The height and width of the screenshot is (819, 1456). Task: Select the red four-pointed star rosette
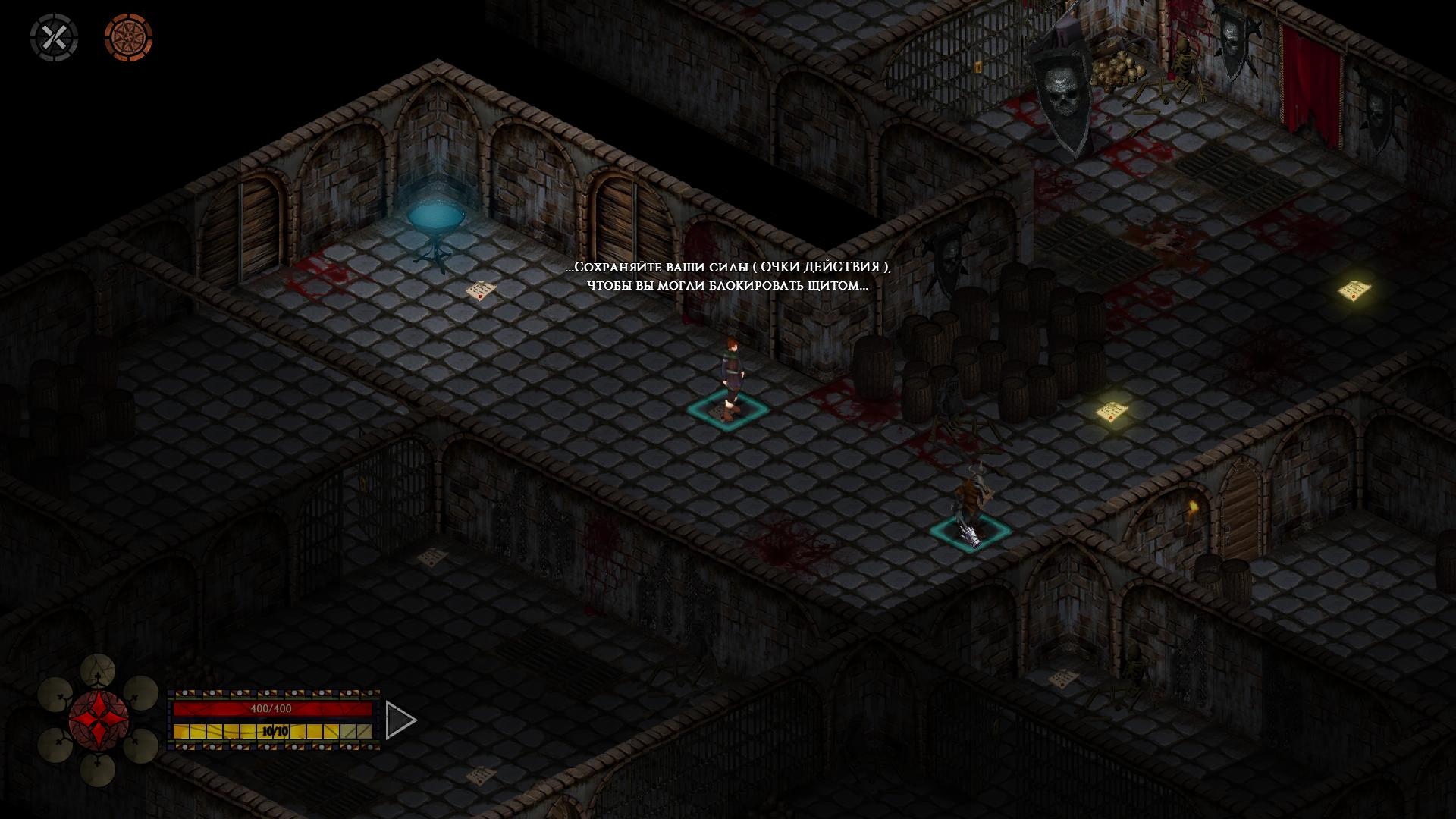[99, 720]
